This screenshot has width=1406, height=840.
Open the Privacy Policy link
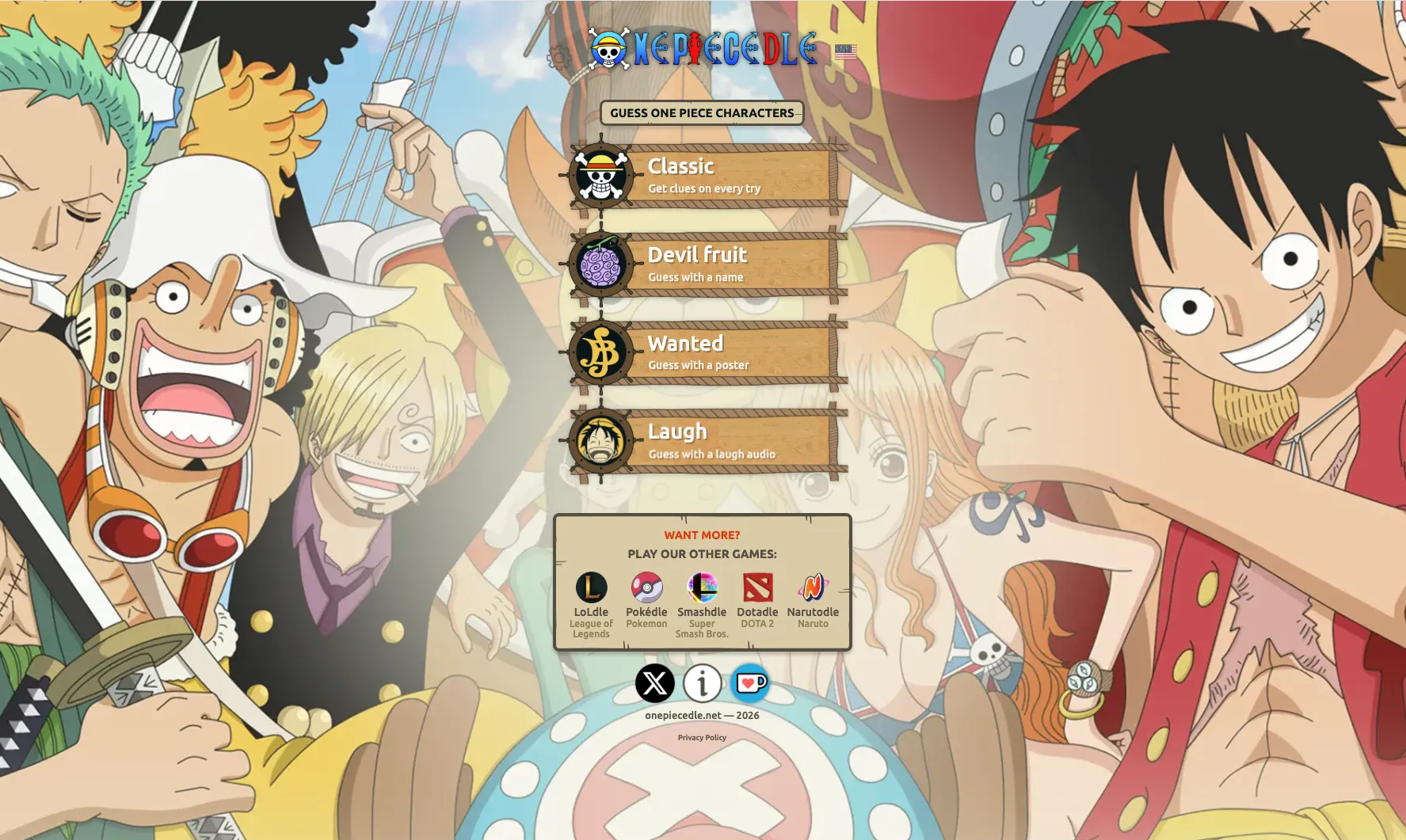click(x=701, y=737)
